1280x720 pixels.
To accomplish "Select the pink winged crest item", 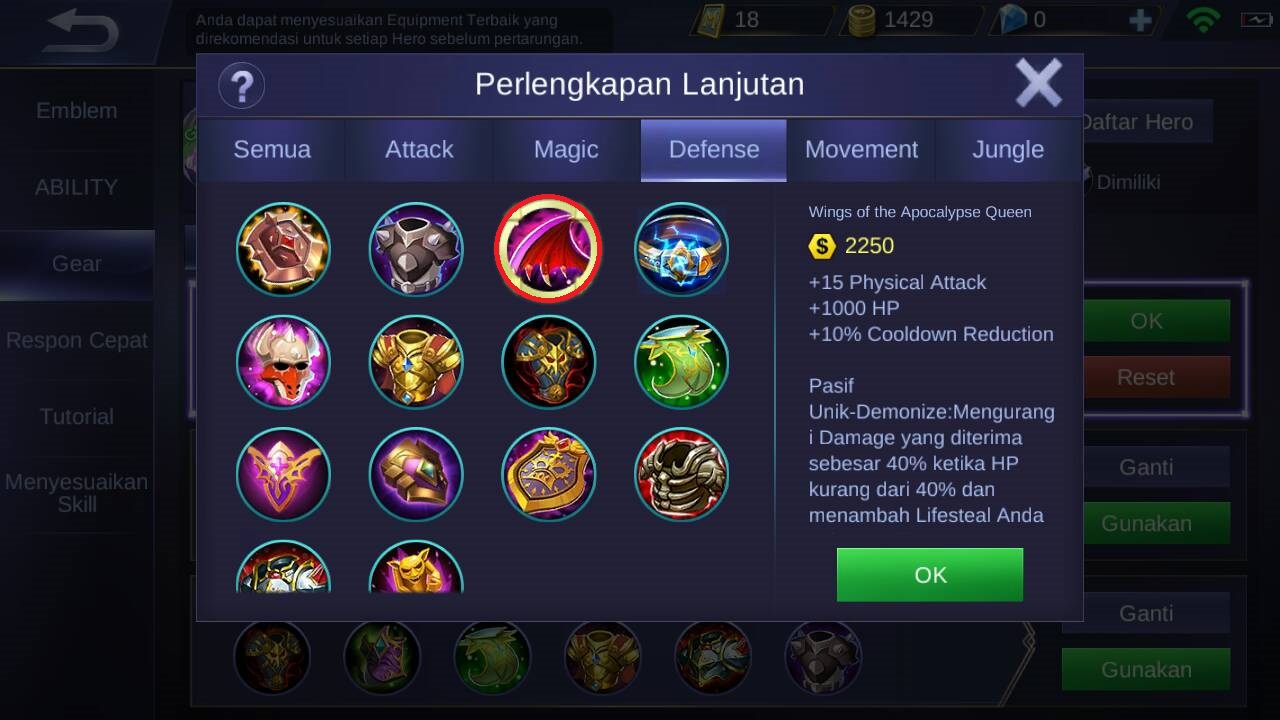I will pyautogui.click(x=283, y=475).
